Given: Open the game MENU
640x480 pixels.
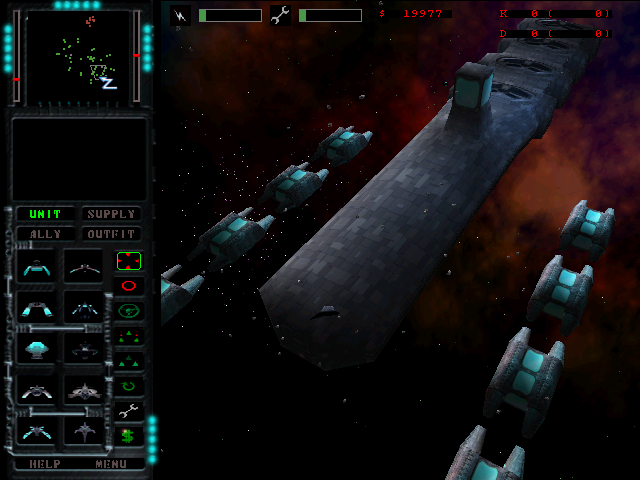Looking at the screenshot, I should click(111, 464).
